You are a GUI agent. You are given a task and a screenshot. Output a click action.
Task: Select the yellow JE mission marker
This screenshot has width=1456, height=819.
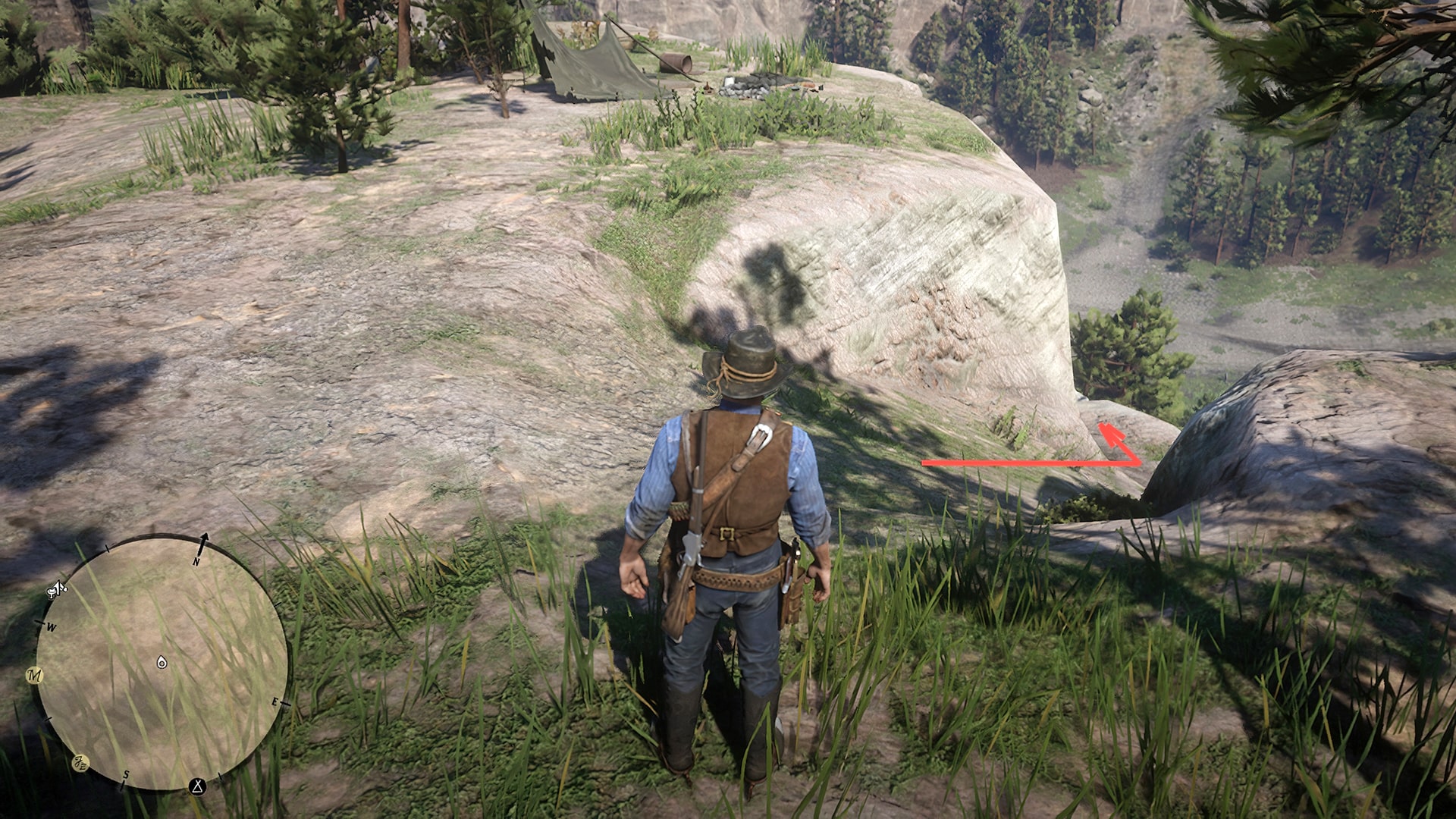(80, 763)
